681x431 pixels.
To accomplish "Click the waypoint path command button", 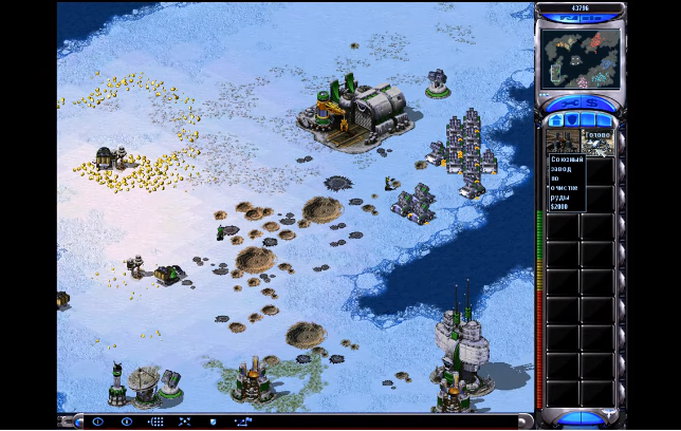I will [244, 422].
